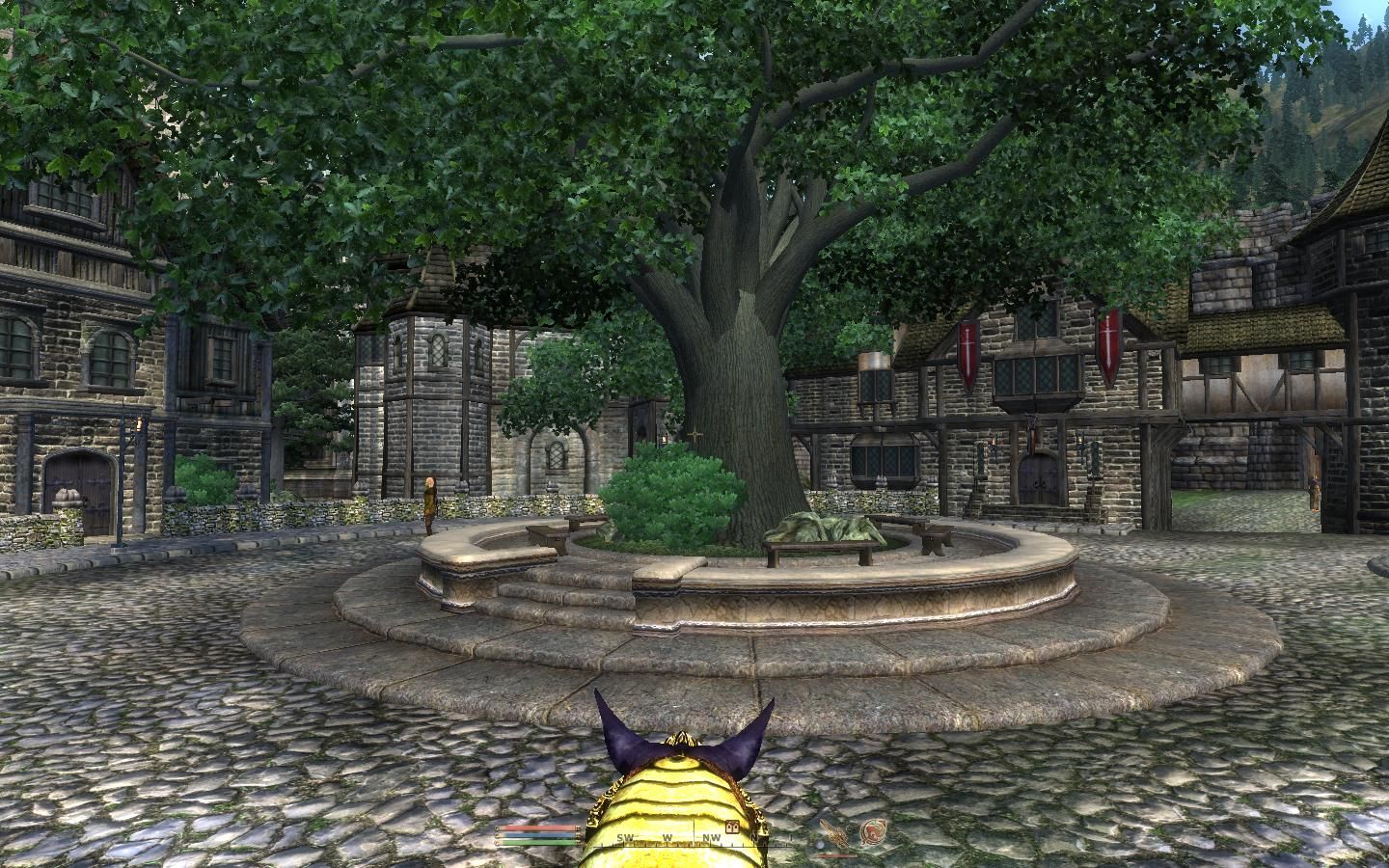The width and height of the screenshot is (1389, 868).
Task: Click the door location marker icon on compass
Action: point(732,827)
